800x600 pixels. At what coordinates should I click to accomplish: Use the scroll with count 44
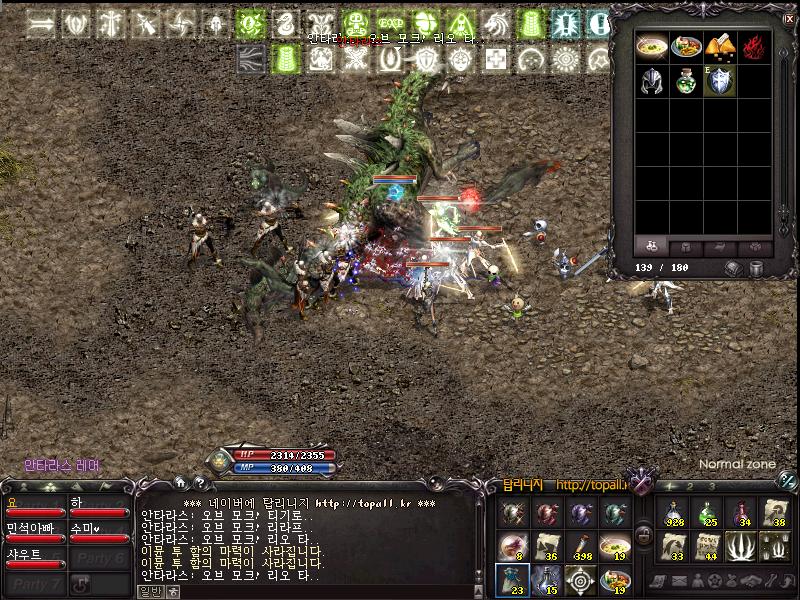(707, 546)
